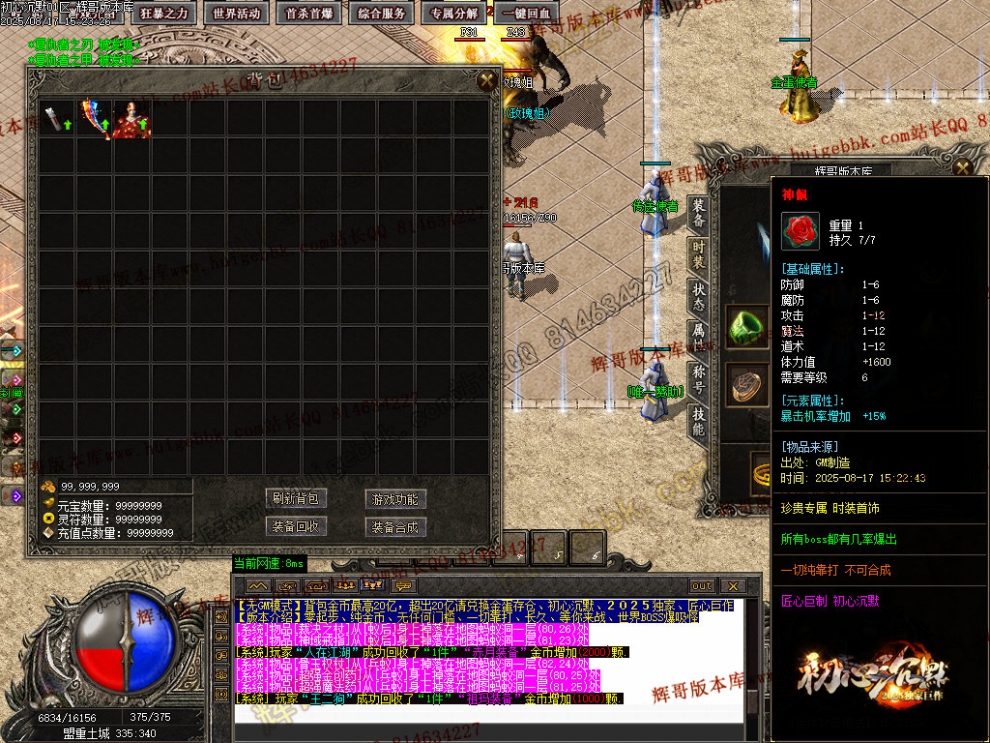The height and width of the screenshot is (743, 990).
Task: Select the grey scroll item in backpack
Action: pyautogui.click(x=58, y=118)
